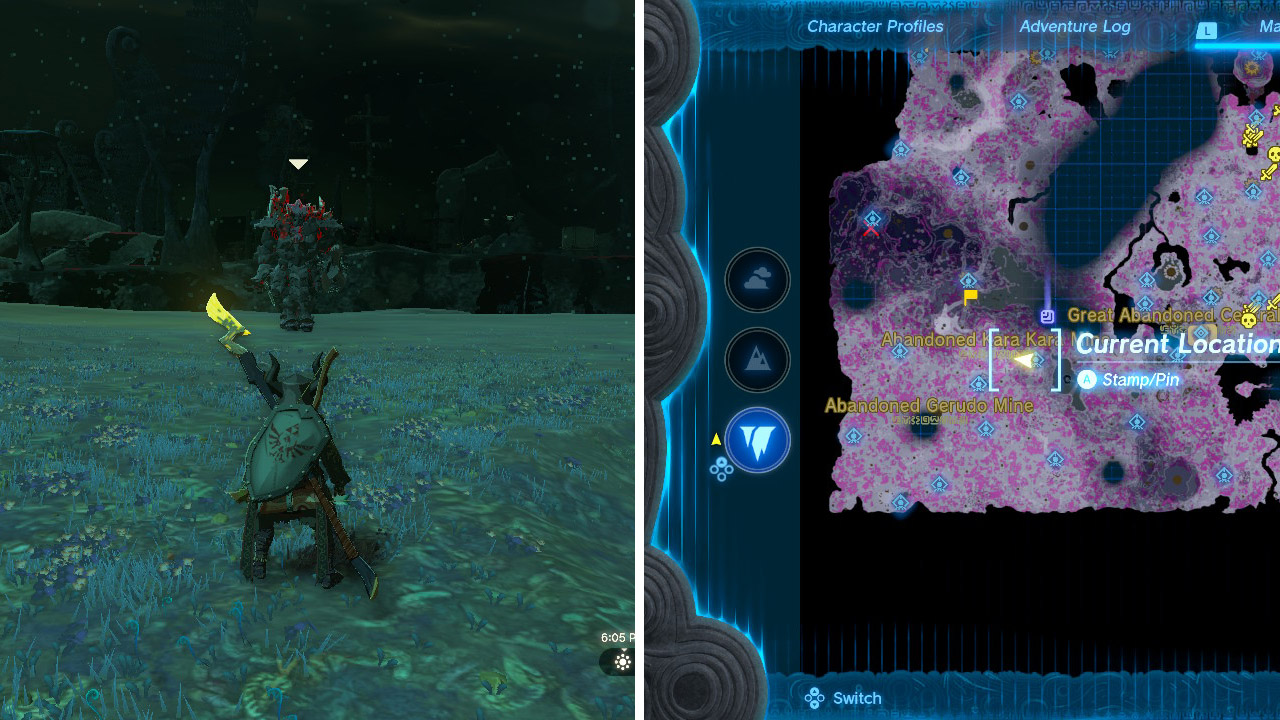
Task: Click the highlighted Depths map layer icon
Action: click(x=757, y=441)
